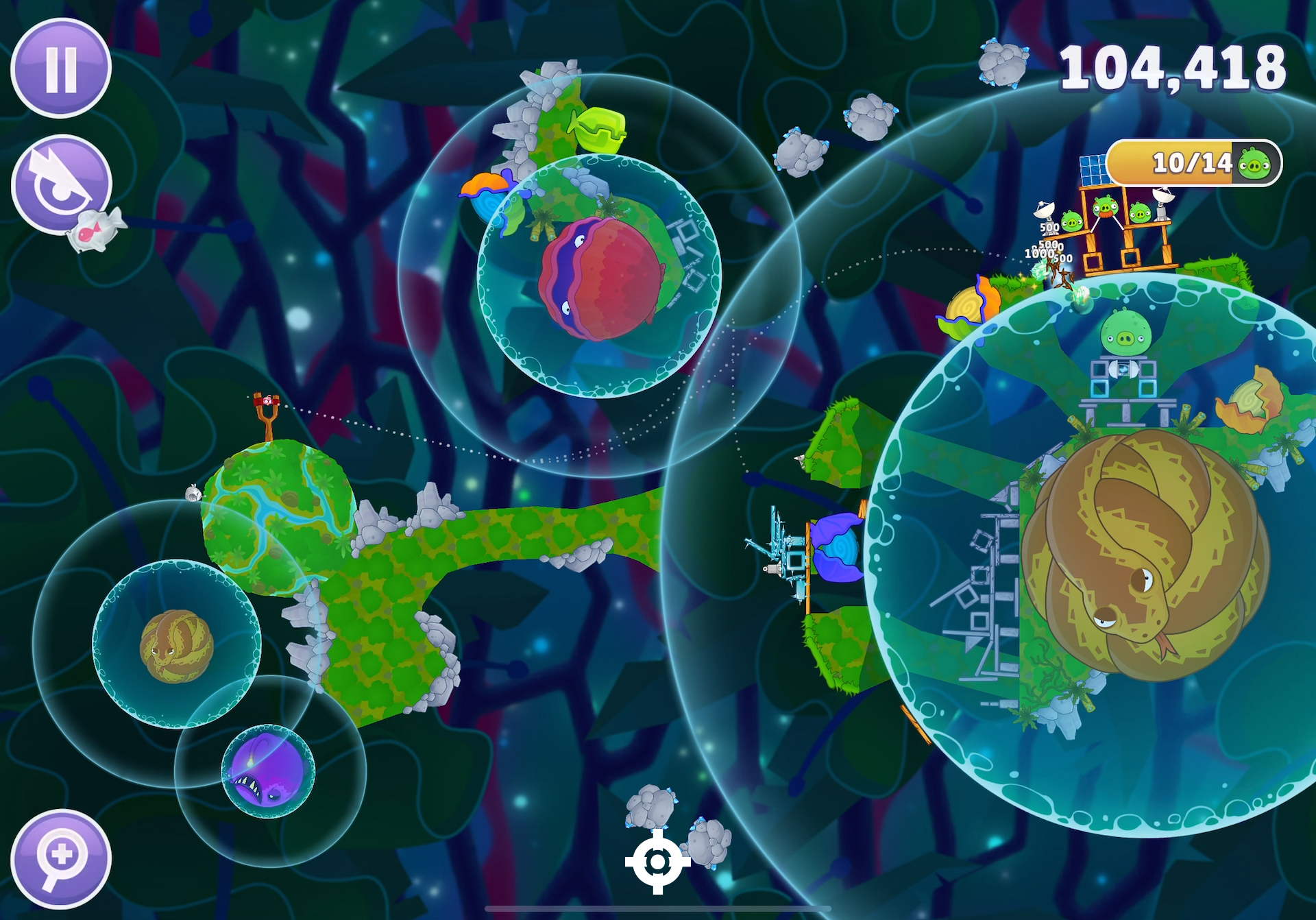Pause the game
Image resolution: width=1316 pixels, height=920 pixels.
[61, 69]
